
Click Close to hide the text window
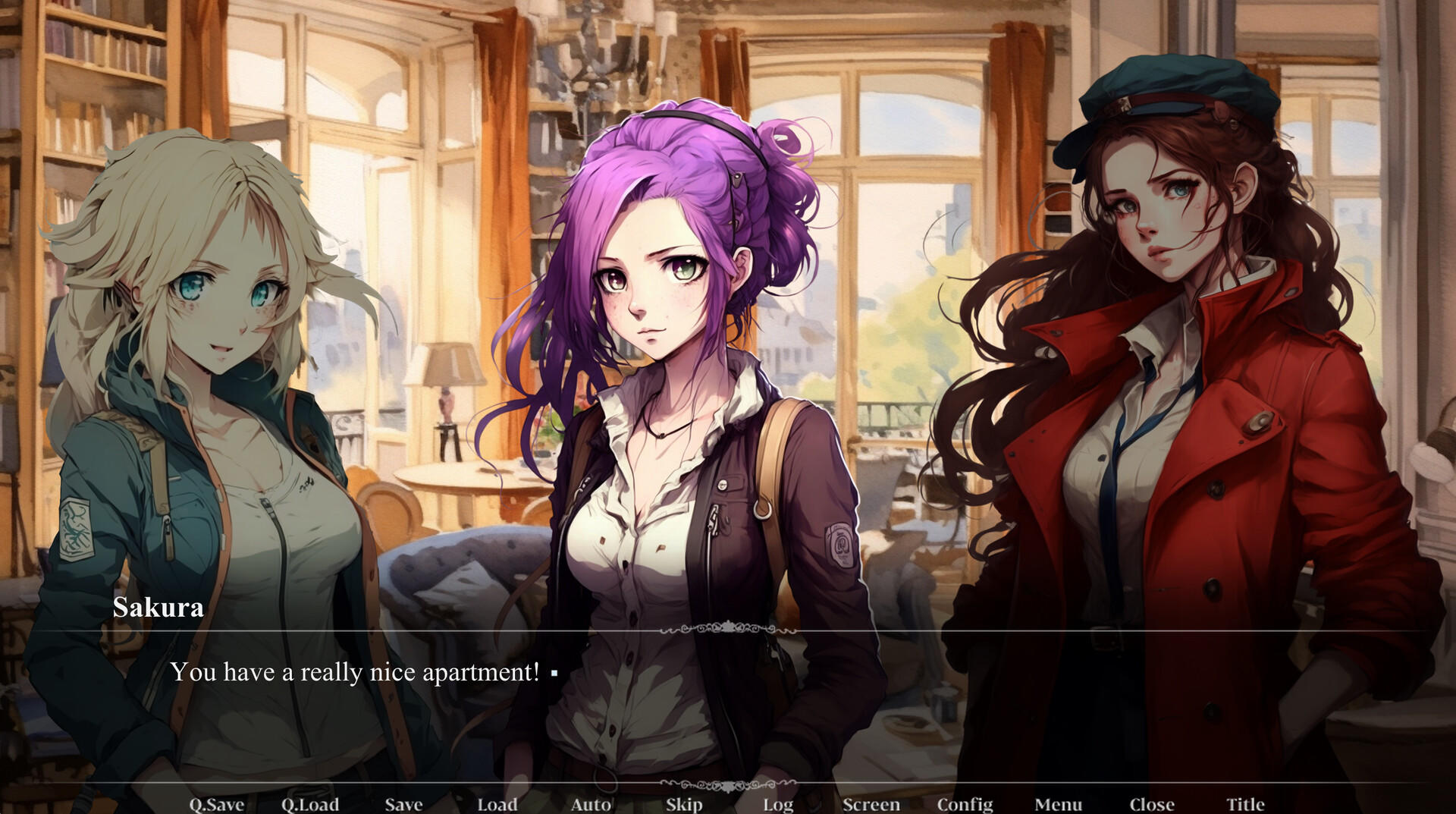pos(1151,803)
